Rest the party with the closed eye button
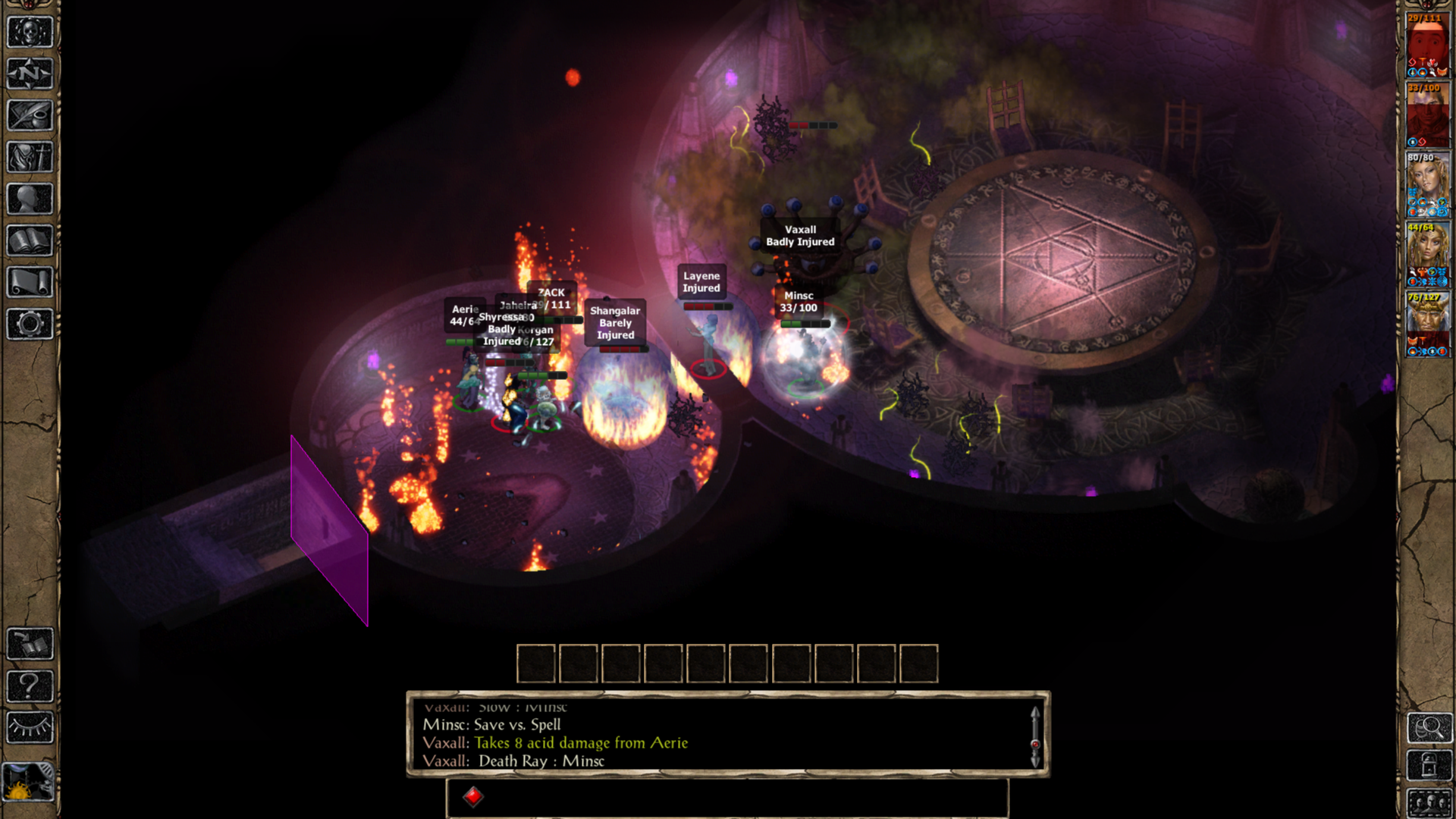This screenshot has width=1456, height=819. [30, 728]
